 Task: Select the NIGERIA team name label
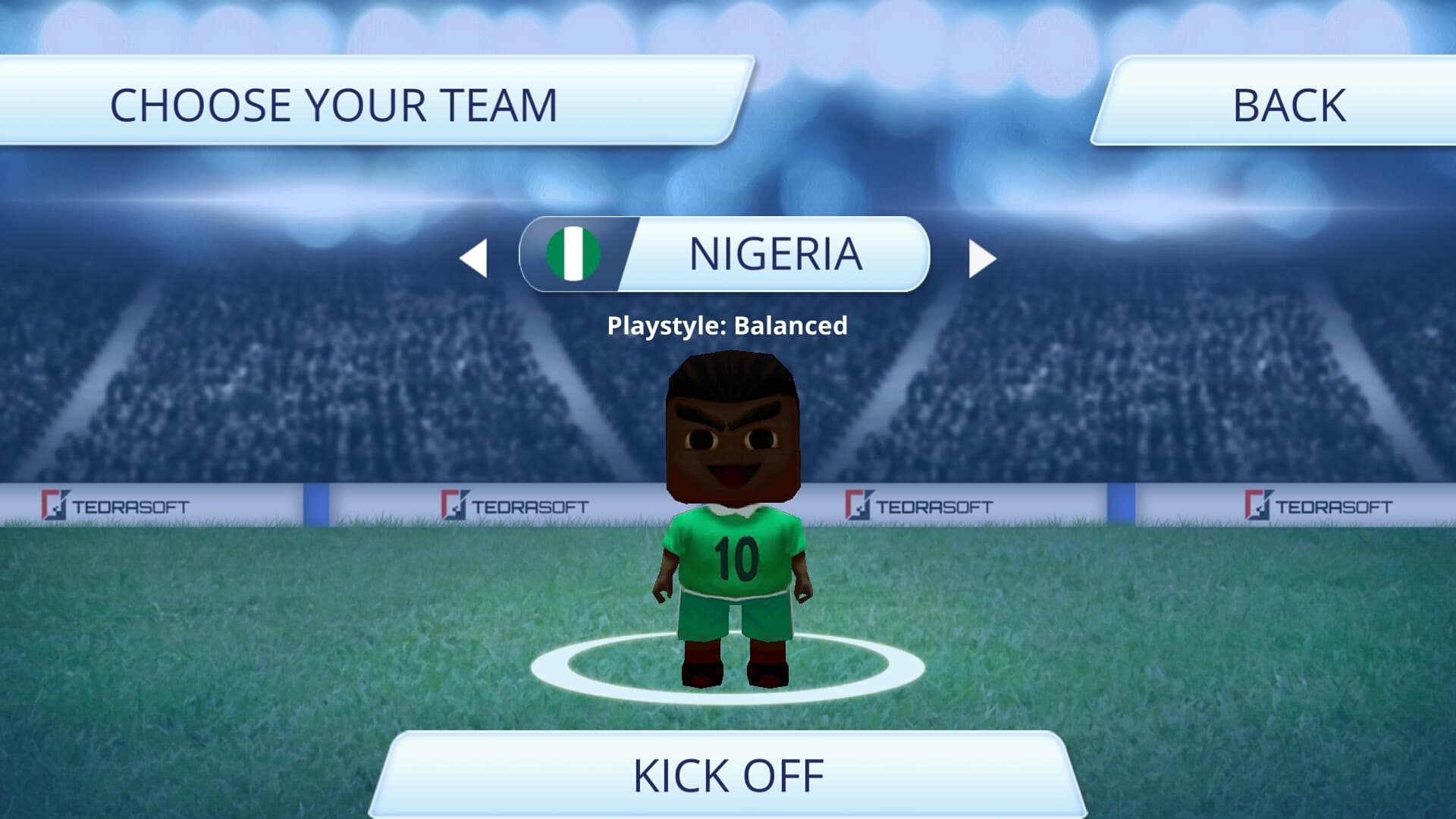(x=774, y=255)
